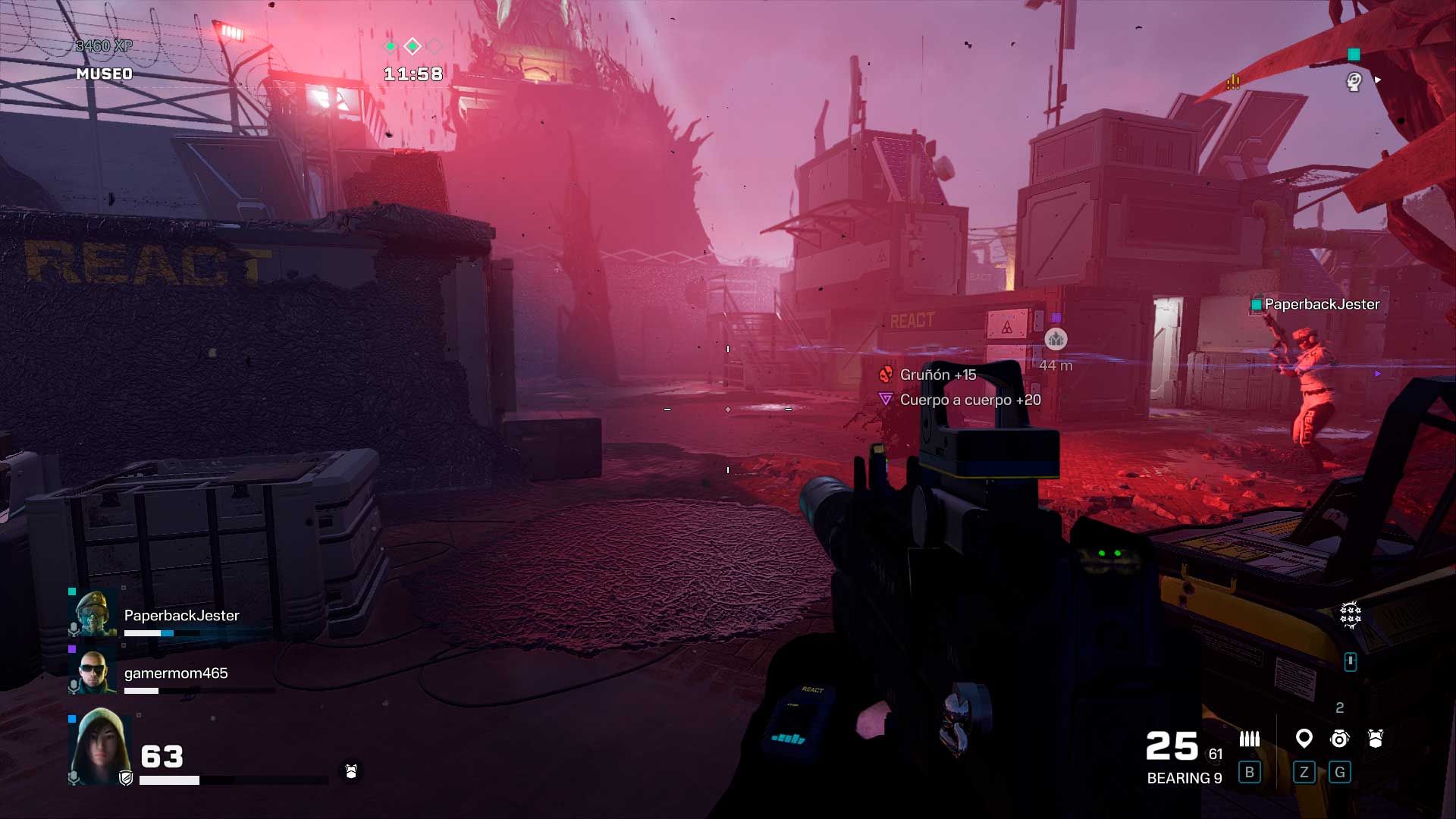Screen dimensions: 1456x819
Task: Click the objective diamond progress tracker
Action: pos(413,47)
